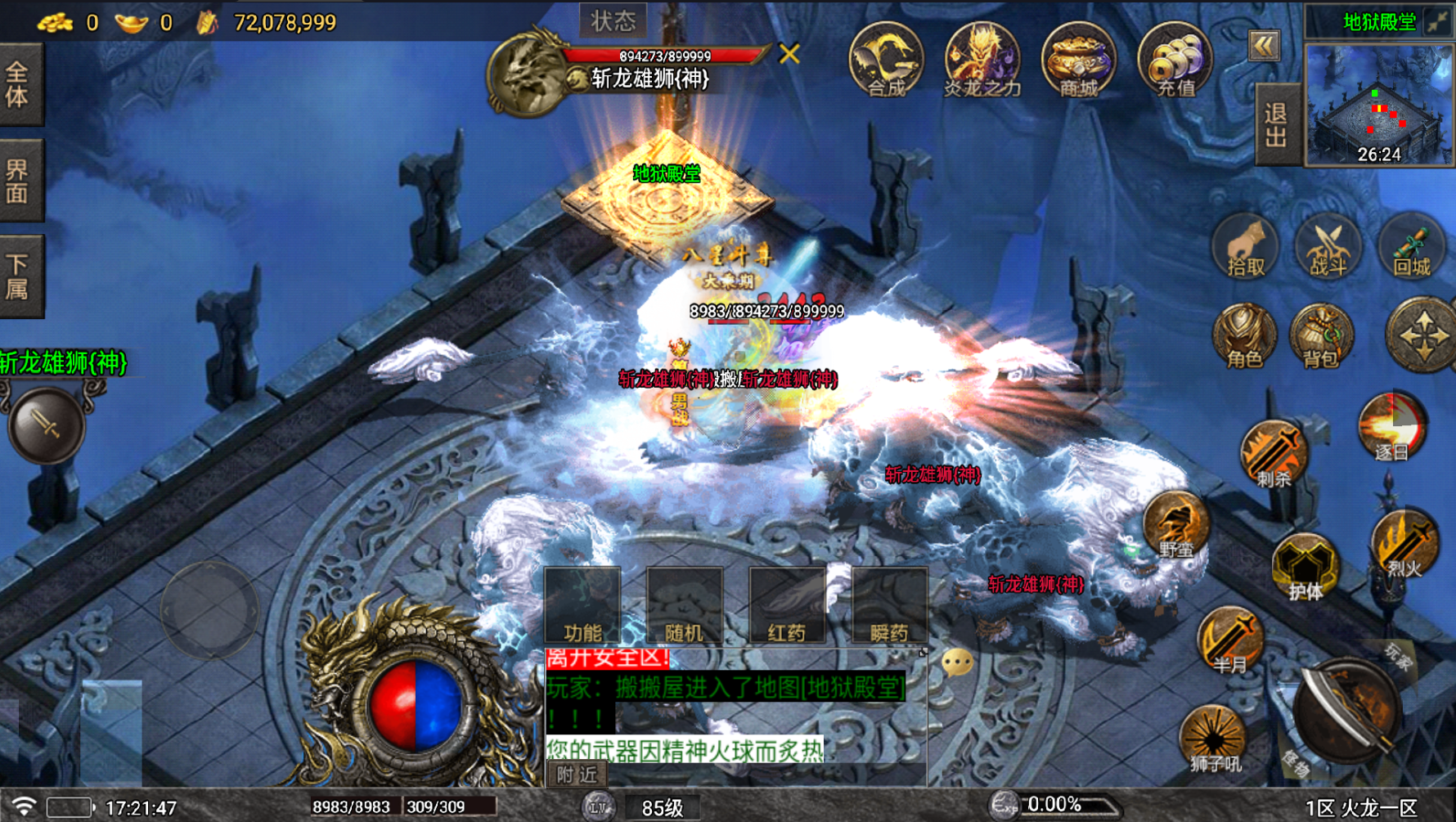
Task: Open the 充值 recharge screen
Action: click(1175, 61)
